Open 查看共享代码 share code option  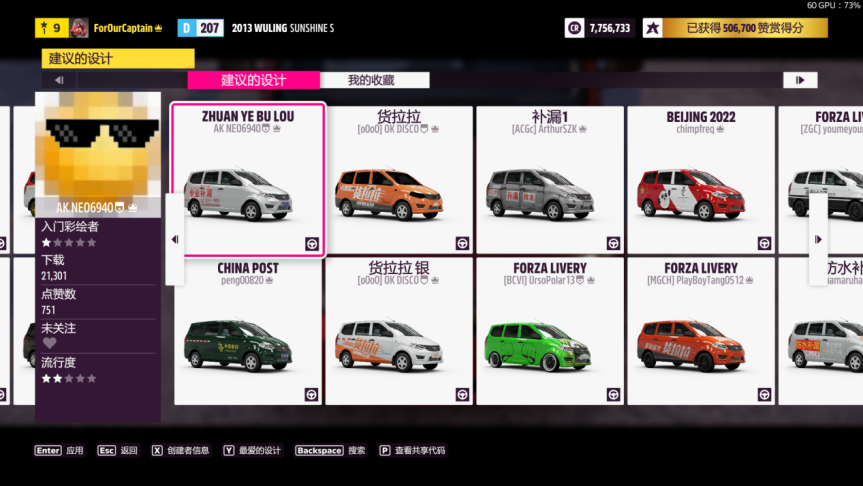pyautogui.click(x=411, y=451)
